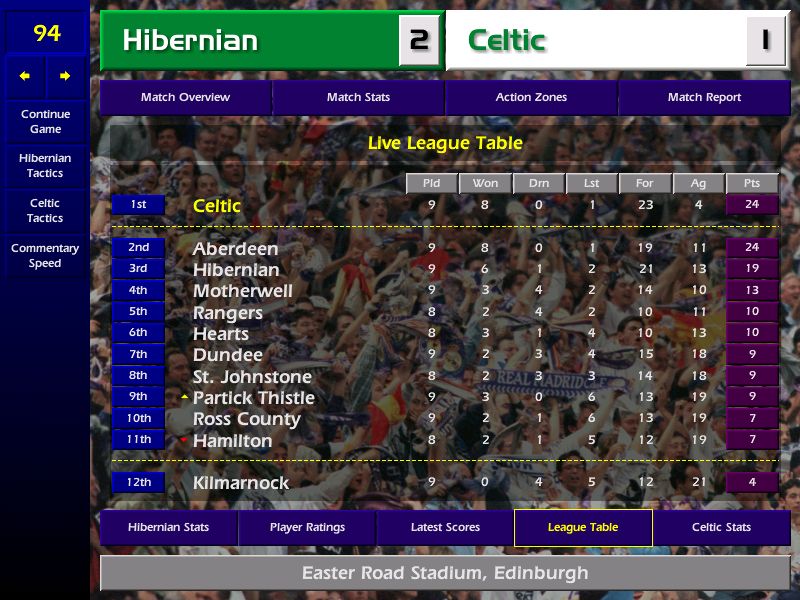Open Celtic Tactics
The image size is (800, 600).
(45, 210)
